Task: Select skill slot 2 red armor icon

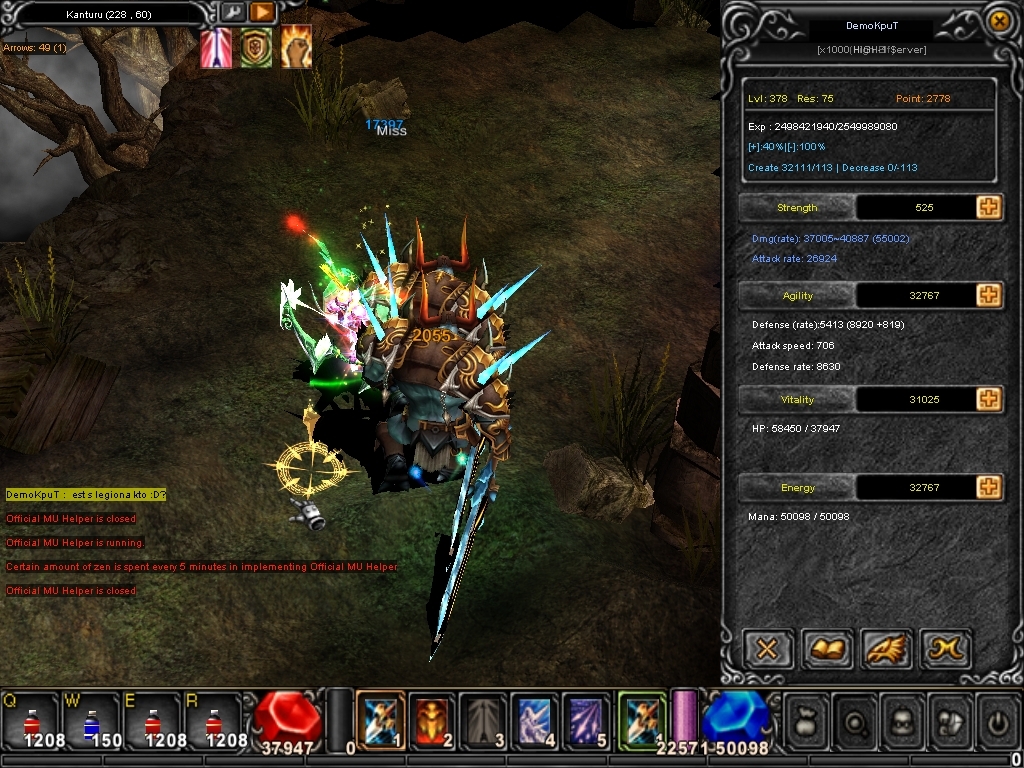Action: click(432, 719)
